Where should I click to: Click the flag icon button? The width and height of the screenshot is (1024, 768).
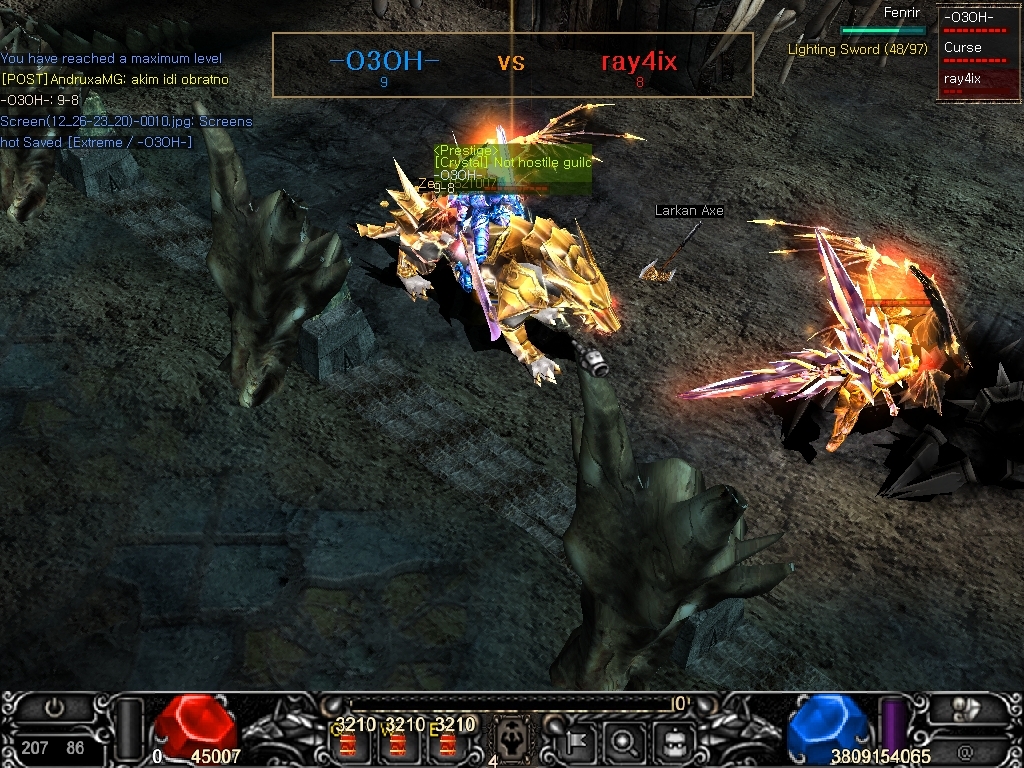(x=580, y=742)
